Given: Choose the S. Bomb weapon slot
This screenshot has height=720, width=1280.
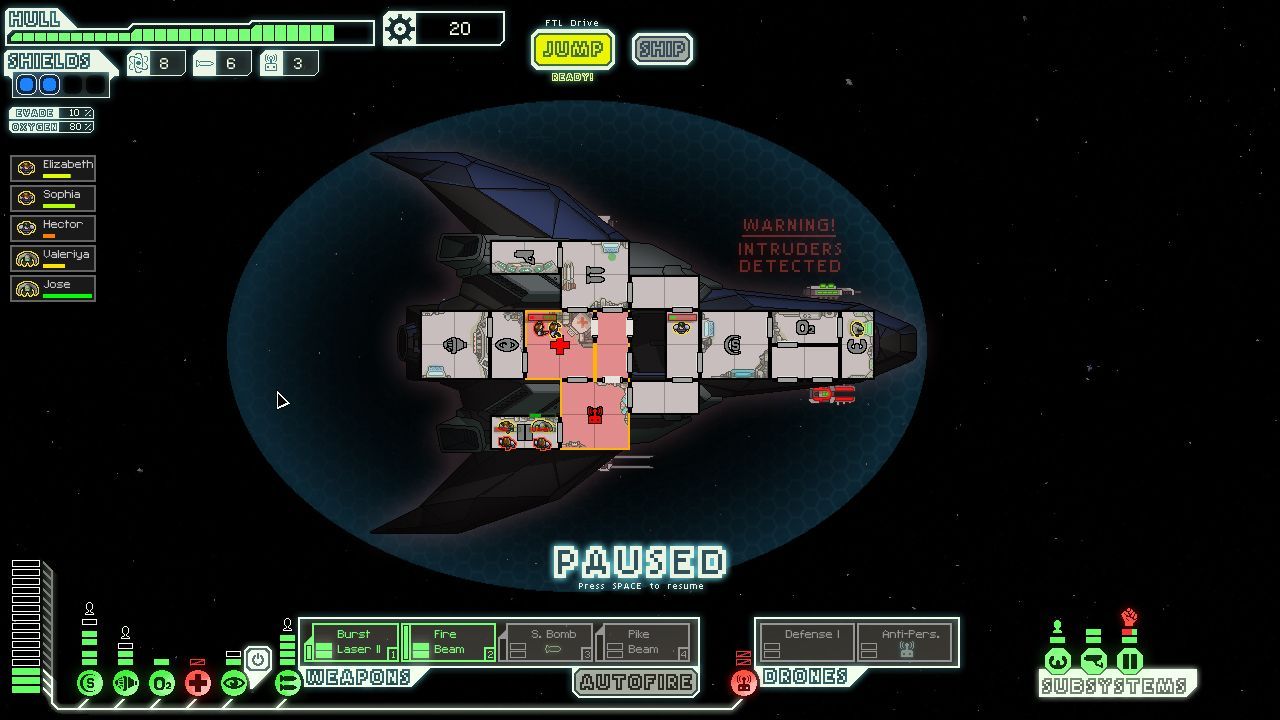Looking at the screenshot, I should (546, 642).
